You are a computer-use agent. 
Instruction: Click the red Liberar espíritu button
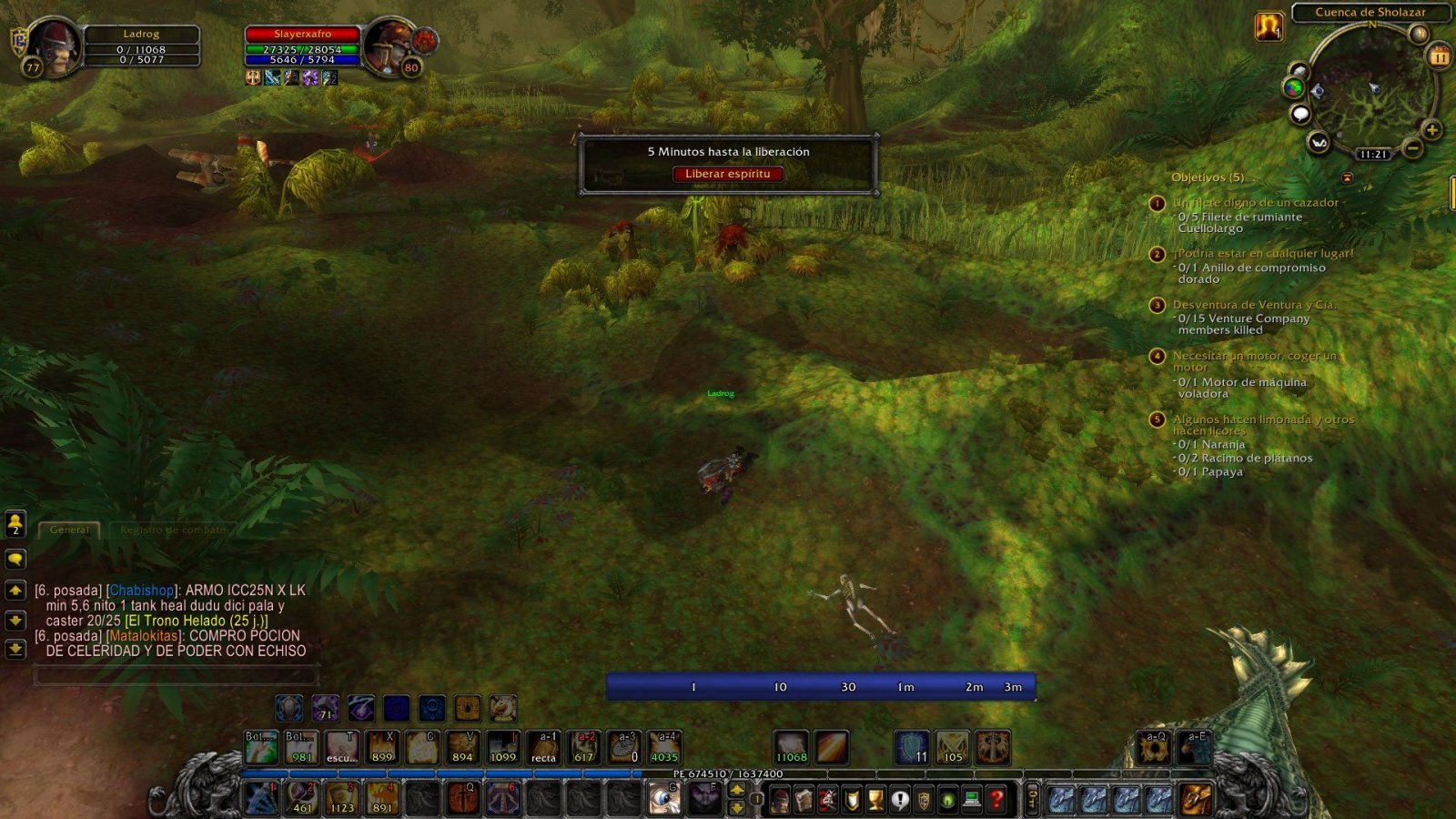pos(727,174)
